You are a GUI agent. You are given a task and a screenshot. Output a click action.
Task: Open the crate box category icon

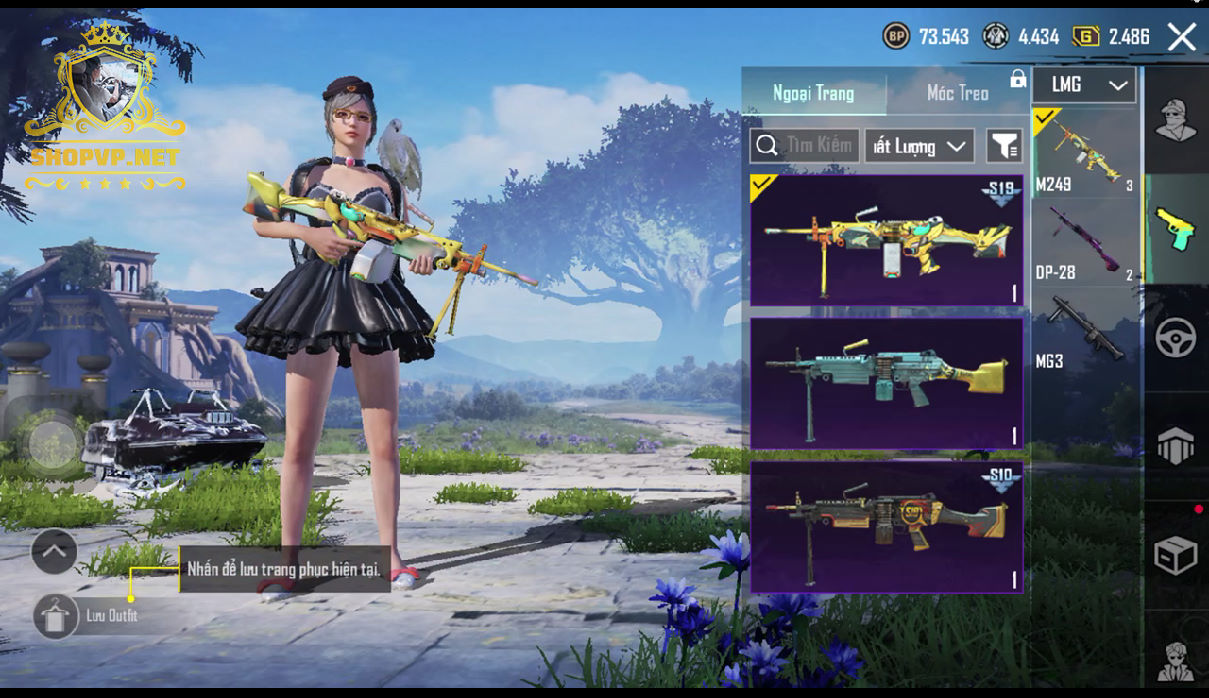pyautogui.click(x=1175, y=556)
